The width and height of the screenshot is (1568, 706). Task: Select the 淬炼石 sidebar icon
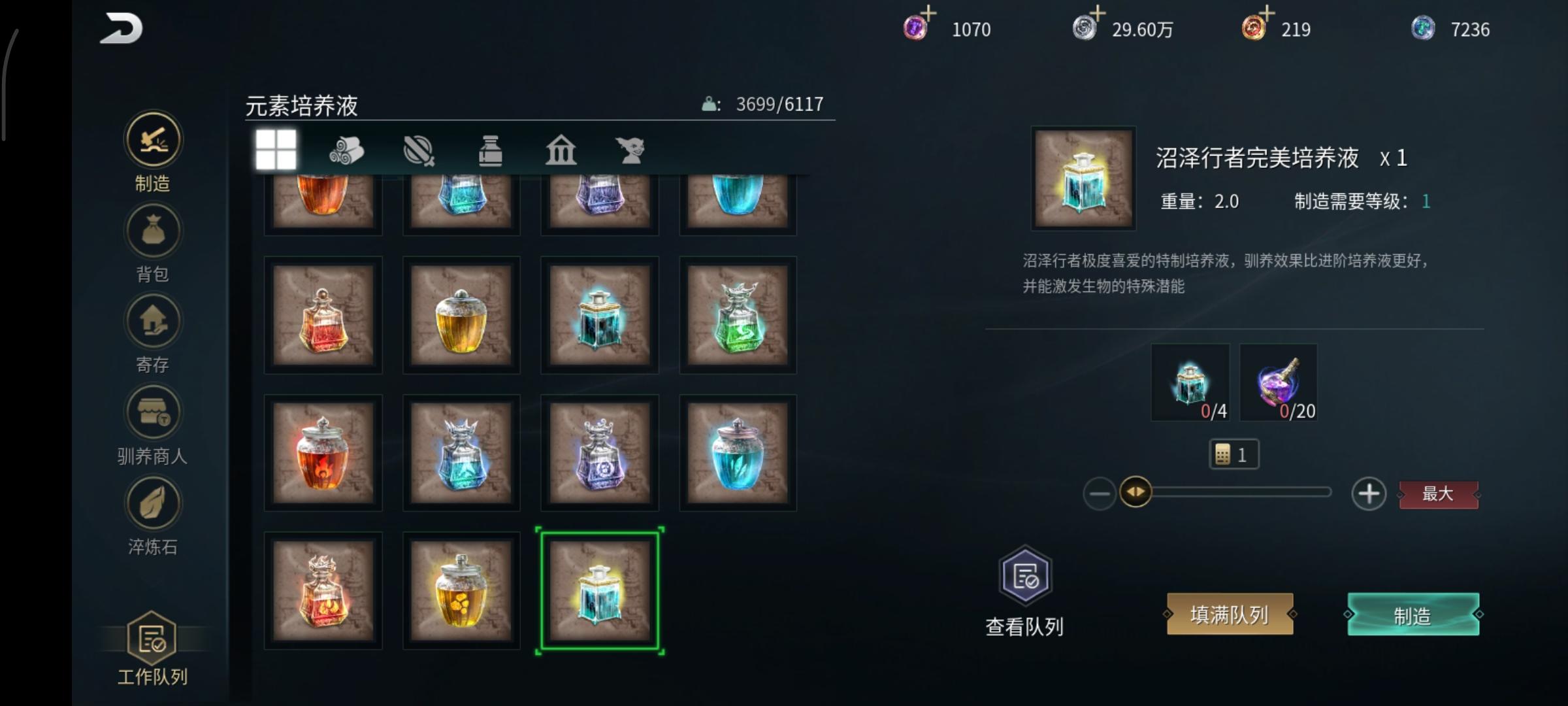(152, 502)
